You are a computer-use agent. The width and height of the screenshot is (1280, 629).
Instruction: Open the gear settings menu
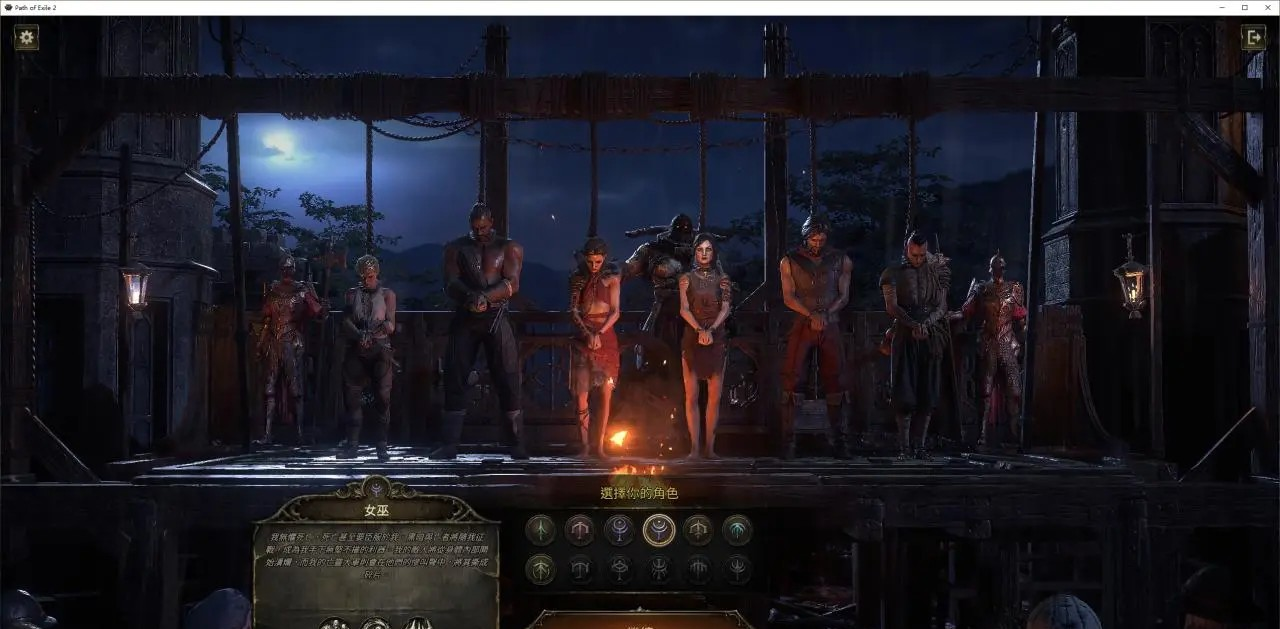click(27, 38)
